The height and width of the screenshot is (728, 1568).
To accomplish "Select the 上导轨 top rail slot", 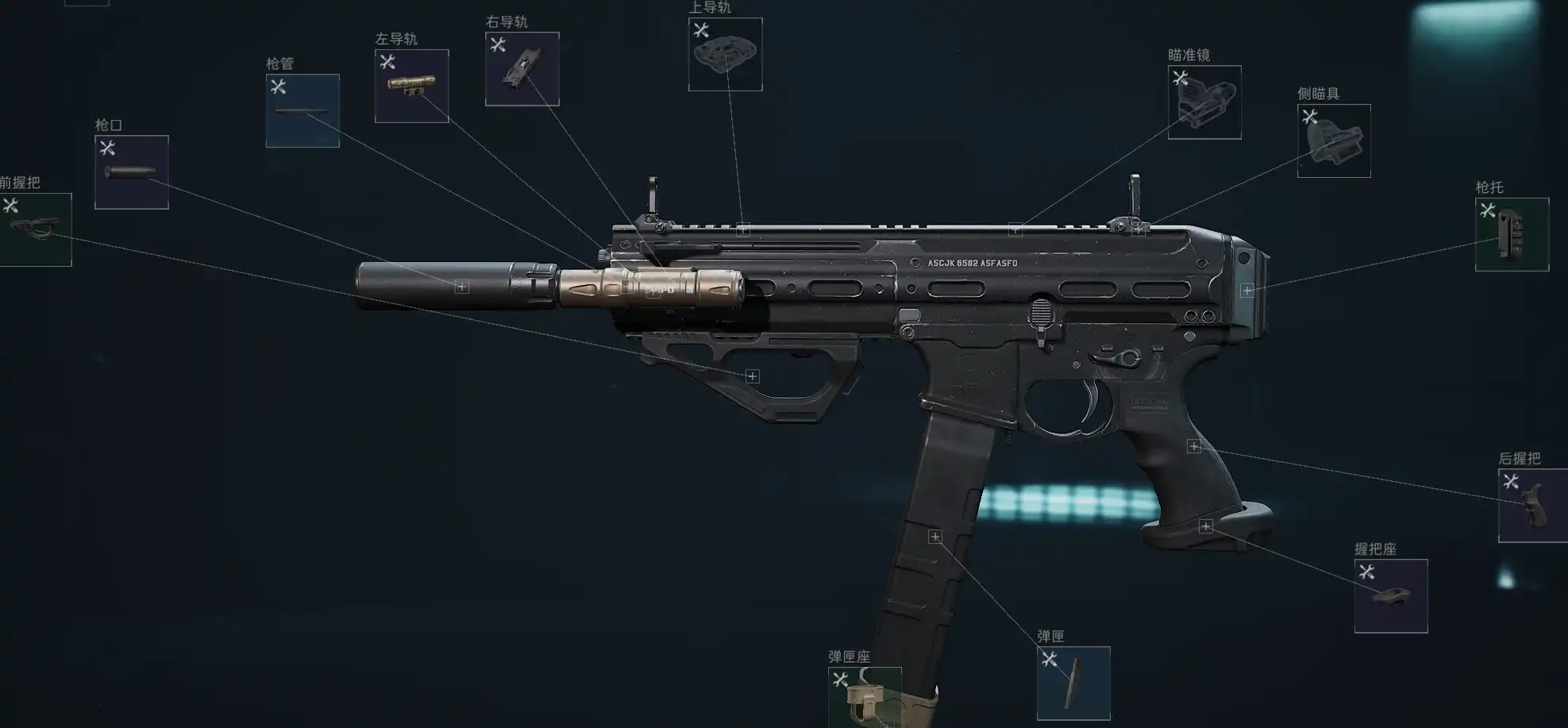I will tap(725, 54).
